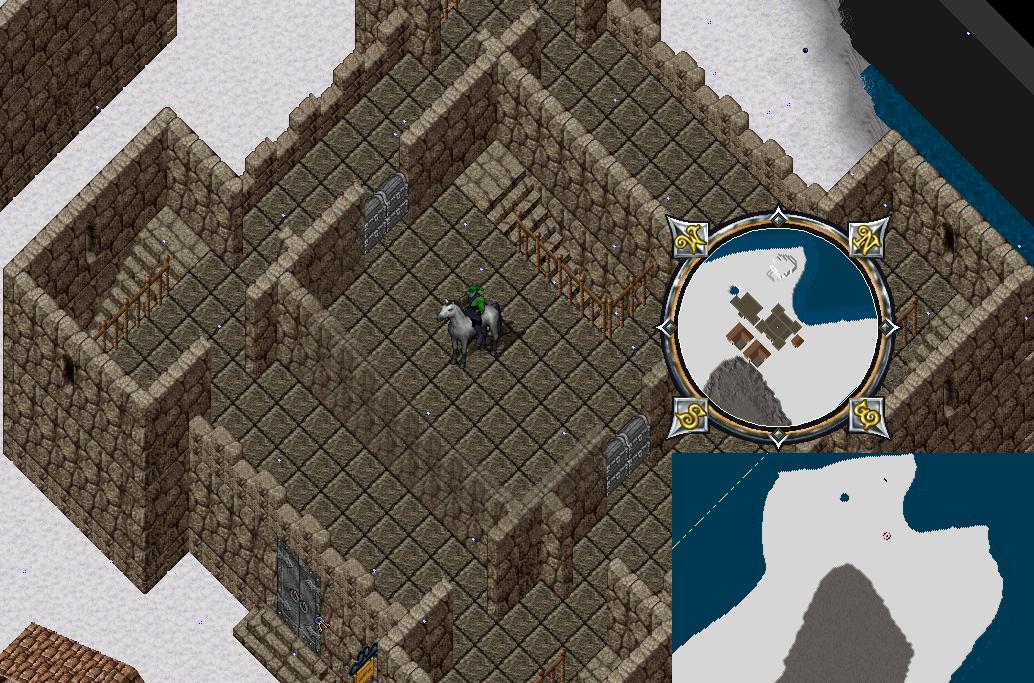Image resolution: width=1034 pixels, height=683 pixels.
Task: Click the large world map panel
Action: point(852,568)
